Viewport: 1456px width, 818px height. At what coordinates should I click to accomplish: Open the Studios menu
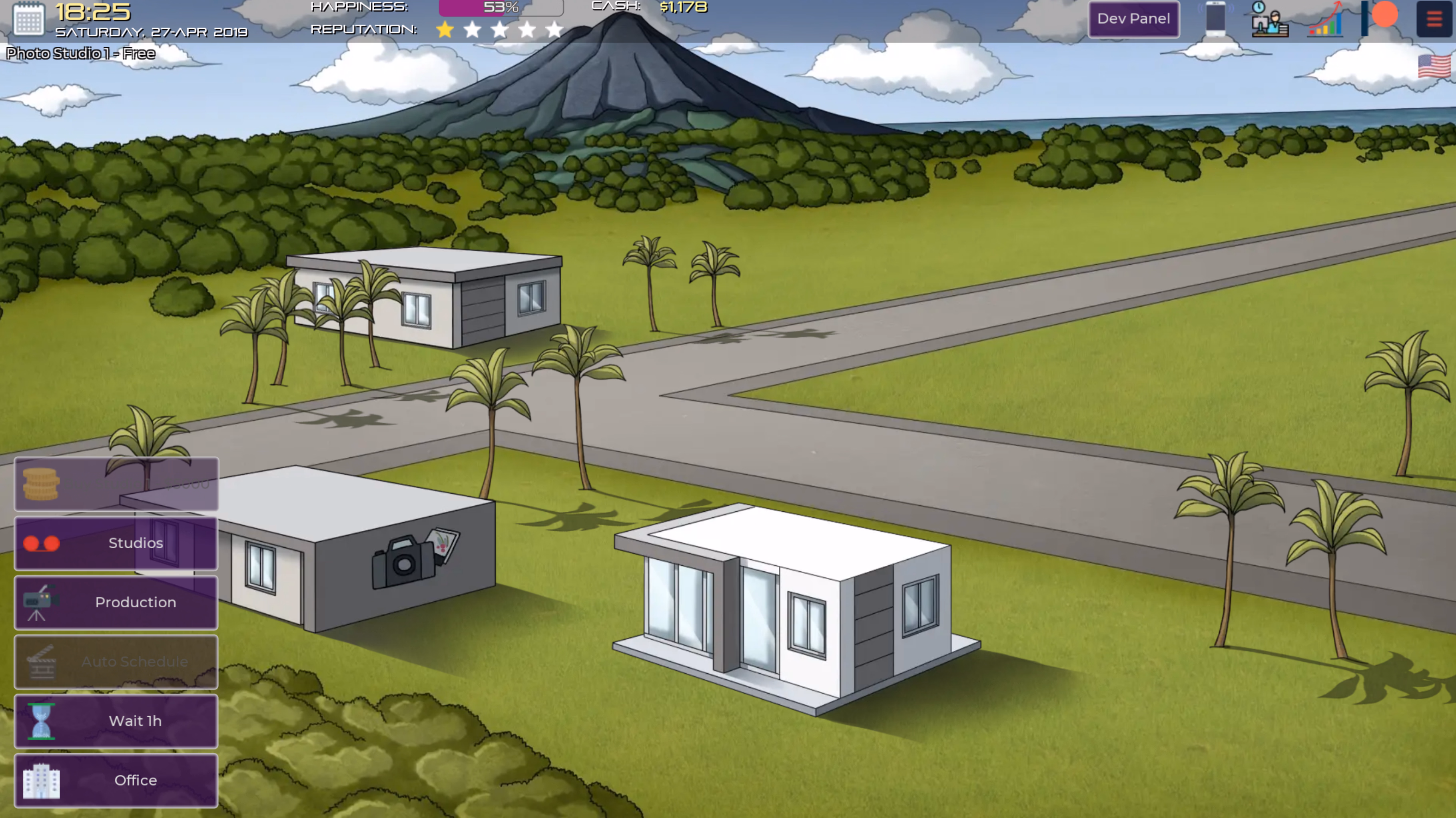[x=116, y=543]
